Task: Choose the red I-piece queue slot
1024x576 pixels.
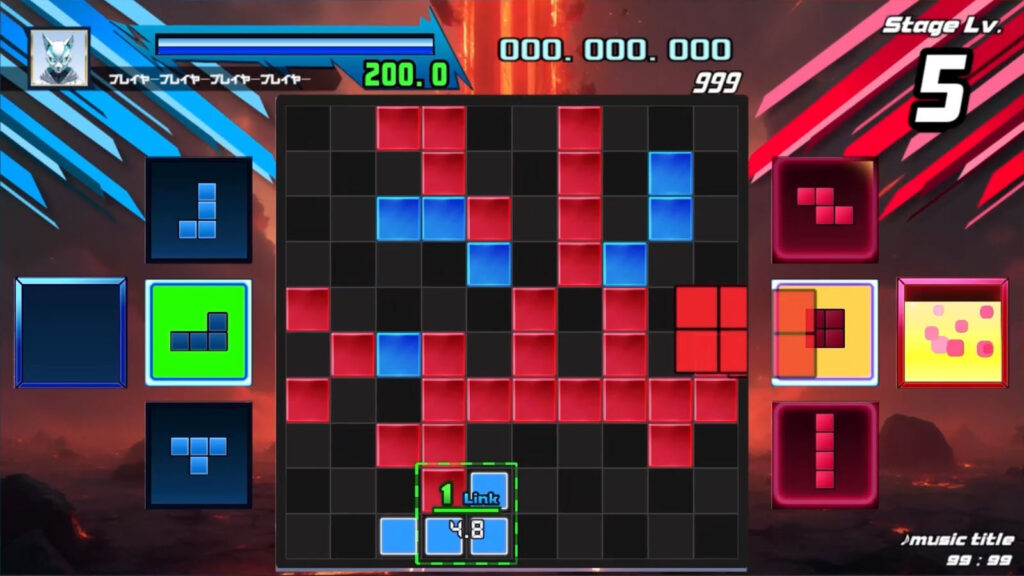Action: point(825,455)
